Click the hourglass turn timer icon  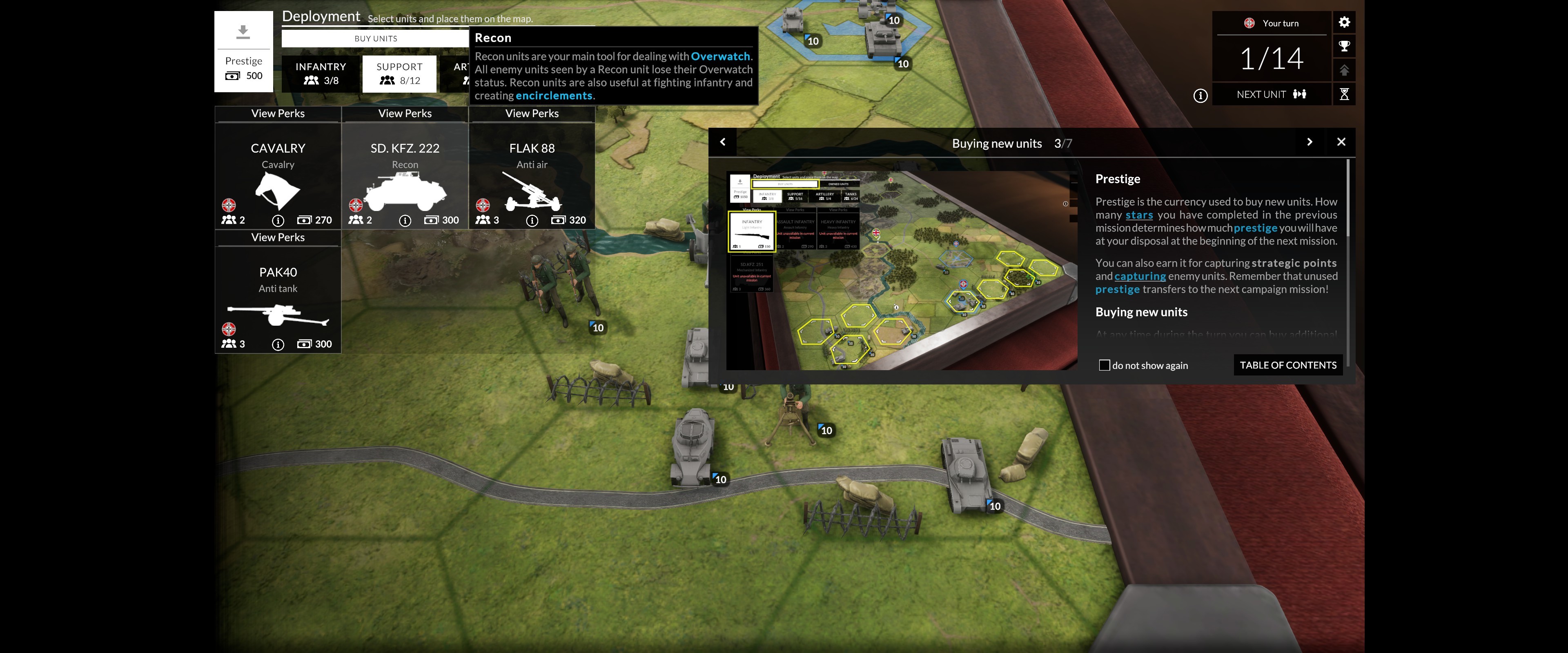click(1345, 94)
